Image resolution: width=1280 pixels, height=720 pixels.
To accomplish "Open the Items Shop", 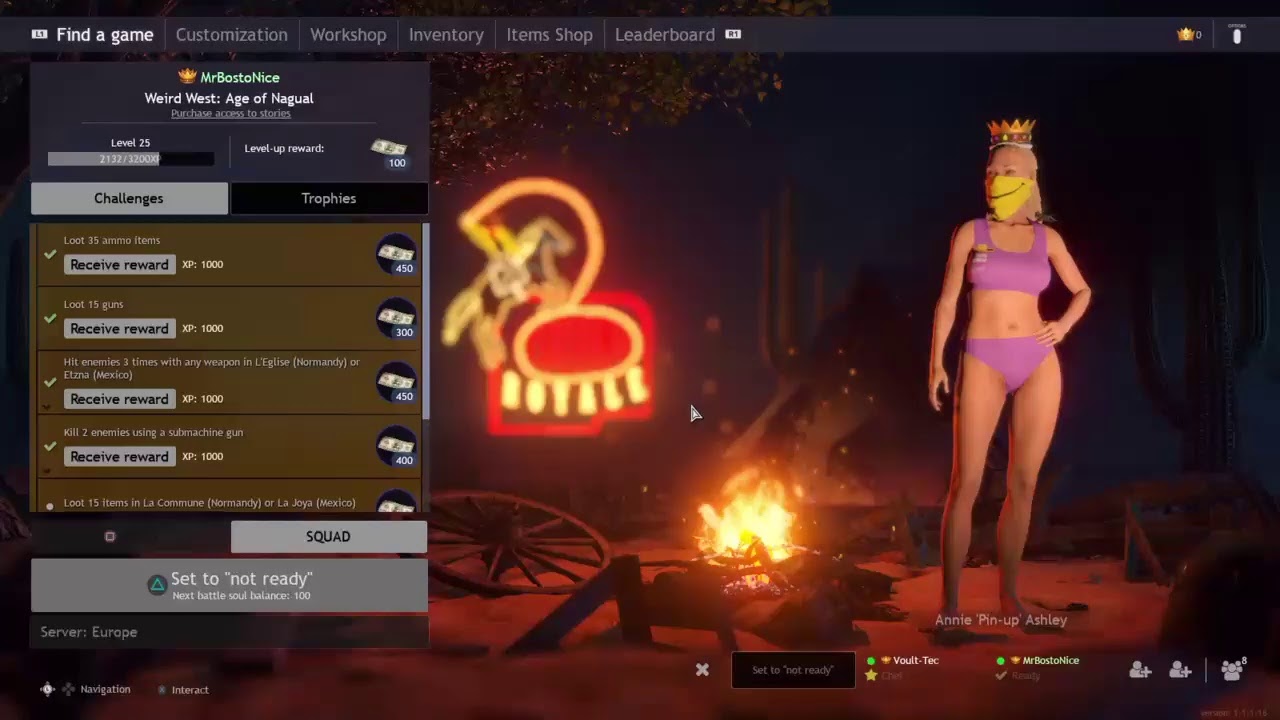I will coord(549,35).
